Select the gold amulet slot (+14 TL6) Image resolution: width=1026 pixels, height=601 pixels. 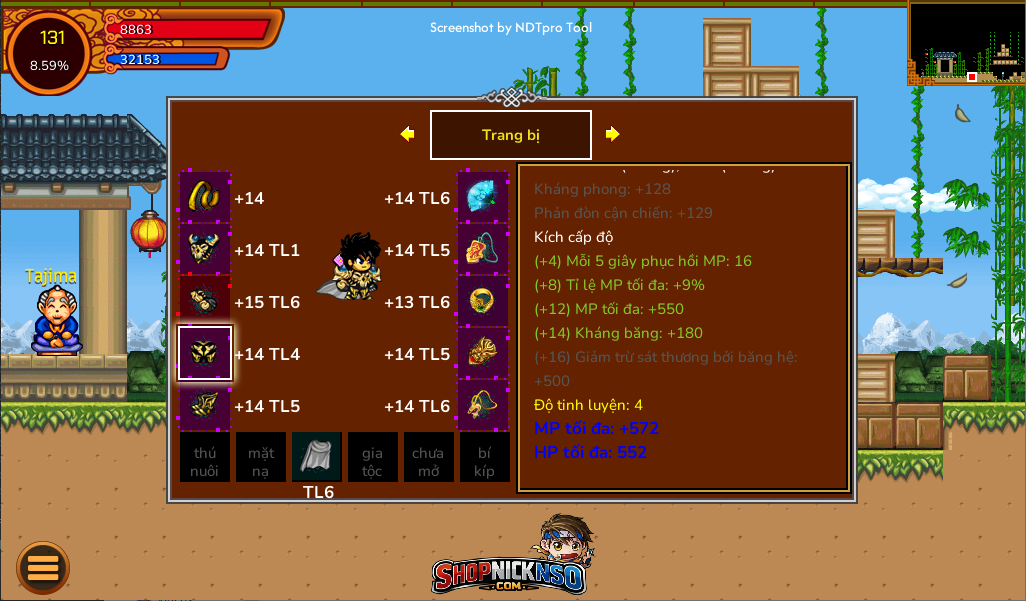pyautogui.click(x=483, y=405)
